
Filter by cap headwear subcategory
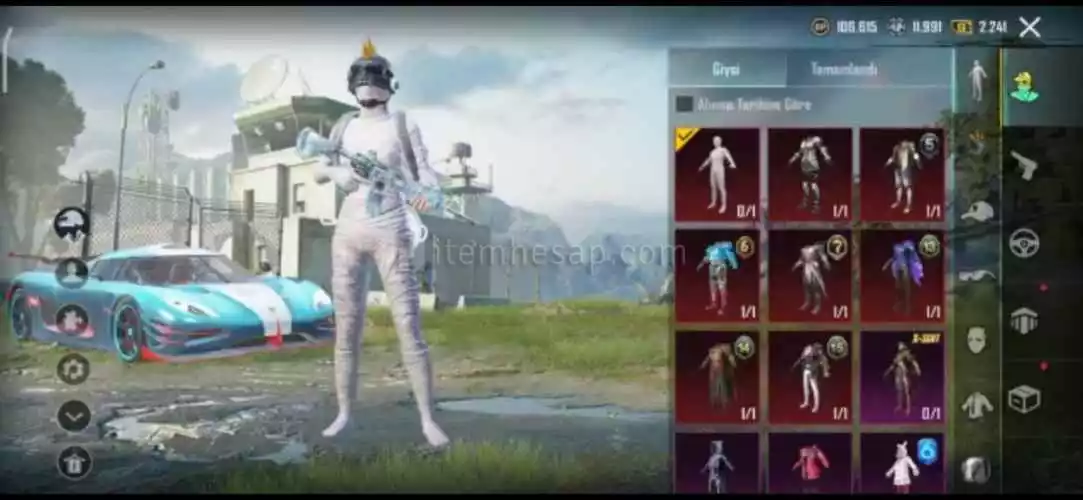pos(976,212)
